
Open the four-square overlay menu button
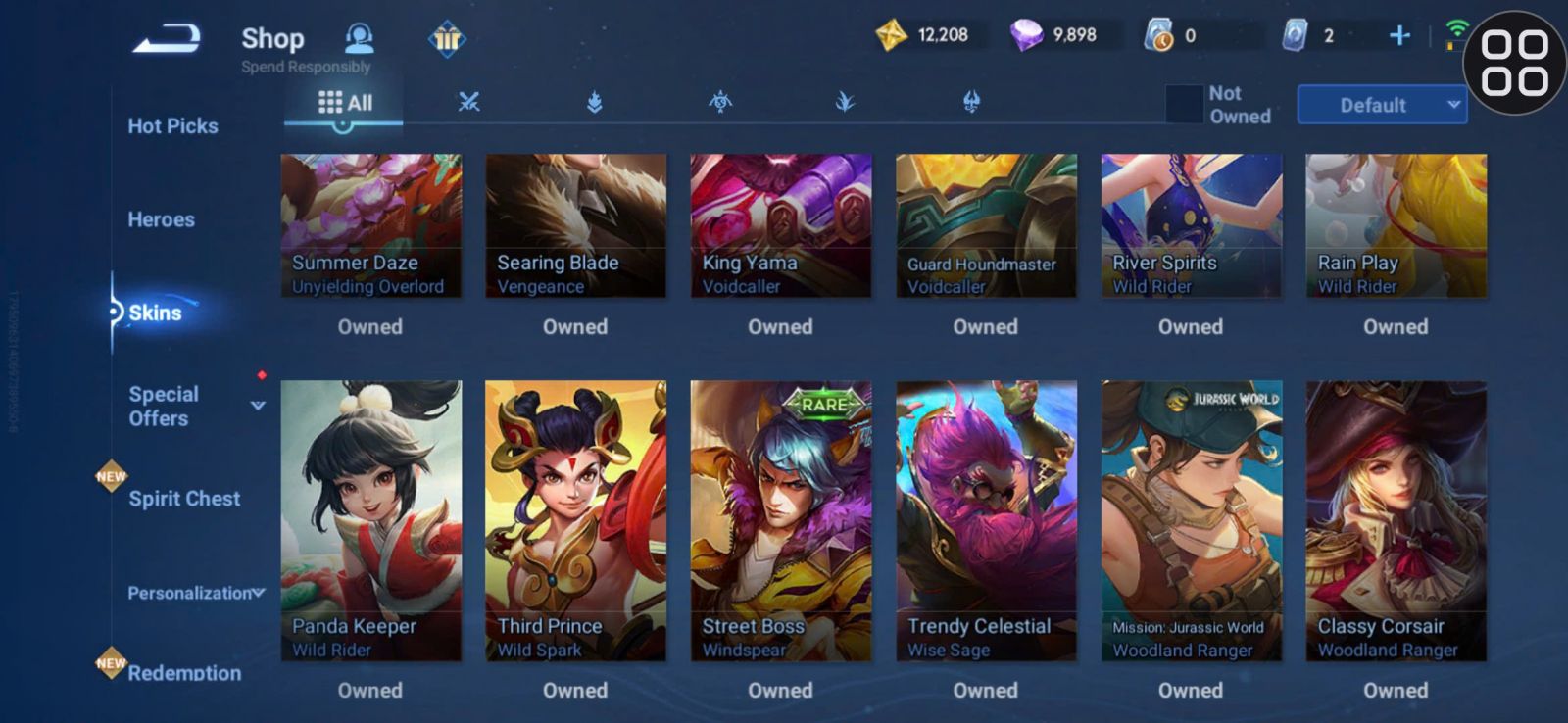[1514, 63]
